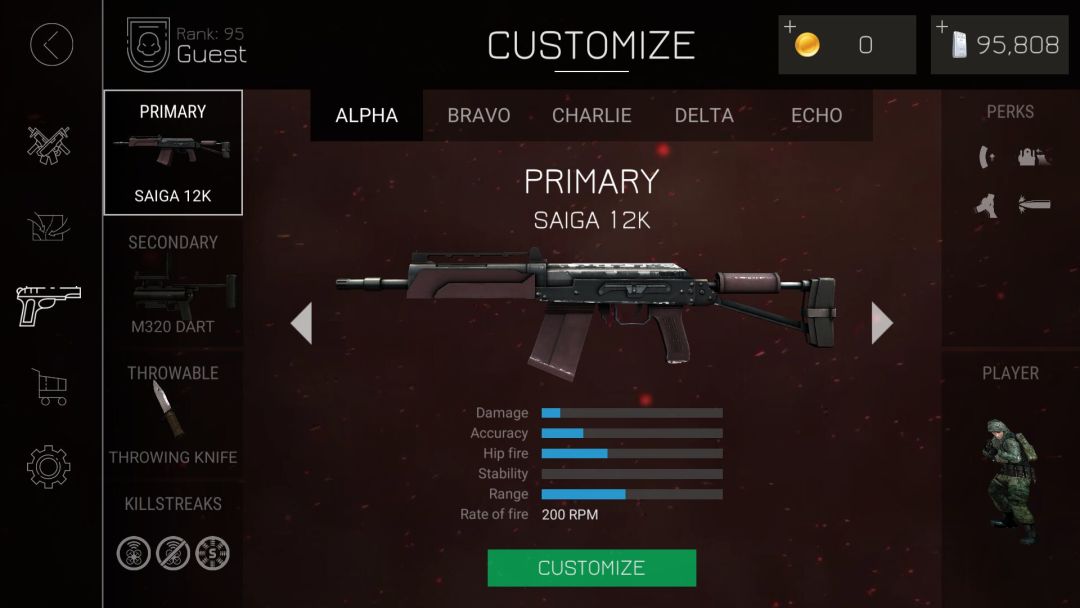Go back using the arrow button
Image resolution: width=1080 pixels, height=608 pixels.
51,44
